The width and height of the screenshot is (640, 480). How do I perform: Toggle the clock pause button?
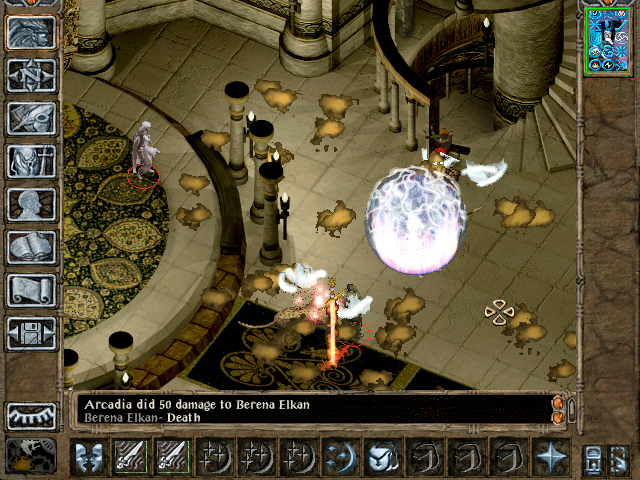click(x=31, y=456)
